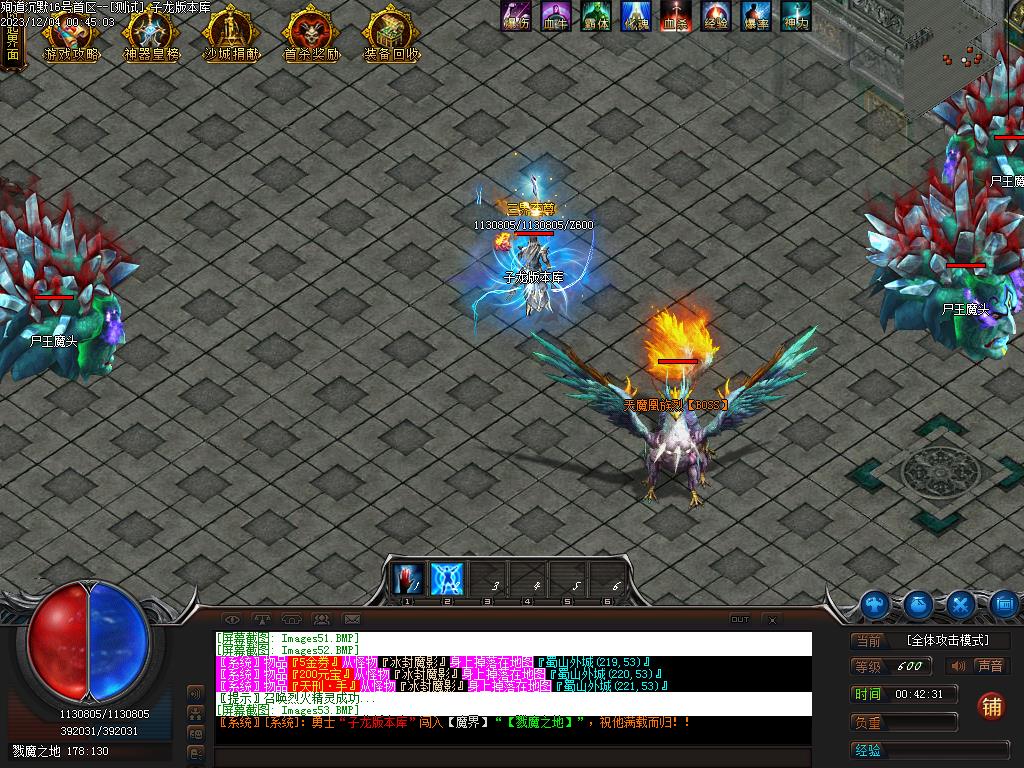The height and width of the screenshot is (768, 1024).
Task: Open the 首杀奖励 first-kill rewards
Action: click(310, 36)
